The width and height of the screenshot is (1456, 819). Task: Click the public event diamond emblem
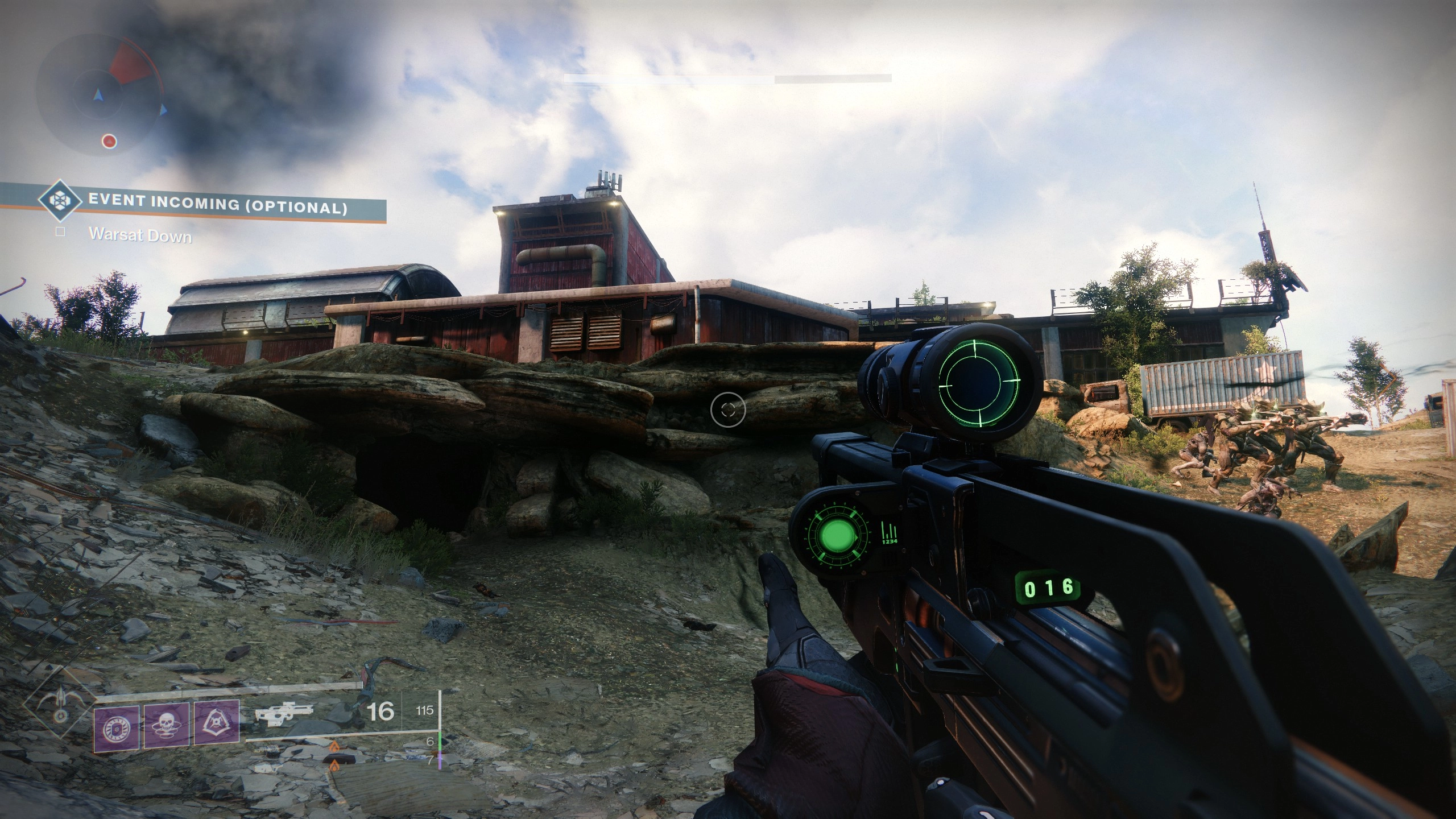point(59,201)
